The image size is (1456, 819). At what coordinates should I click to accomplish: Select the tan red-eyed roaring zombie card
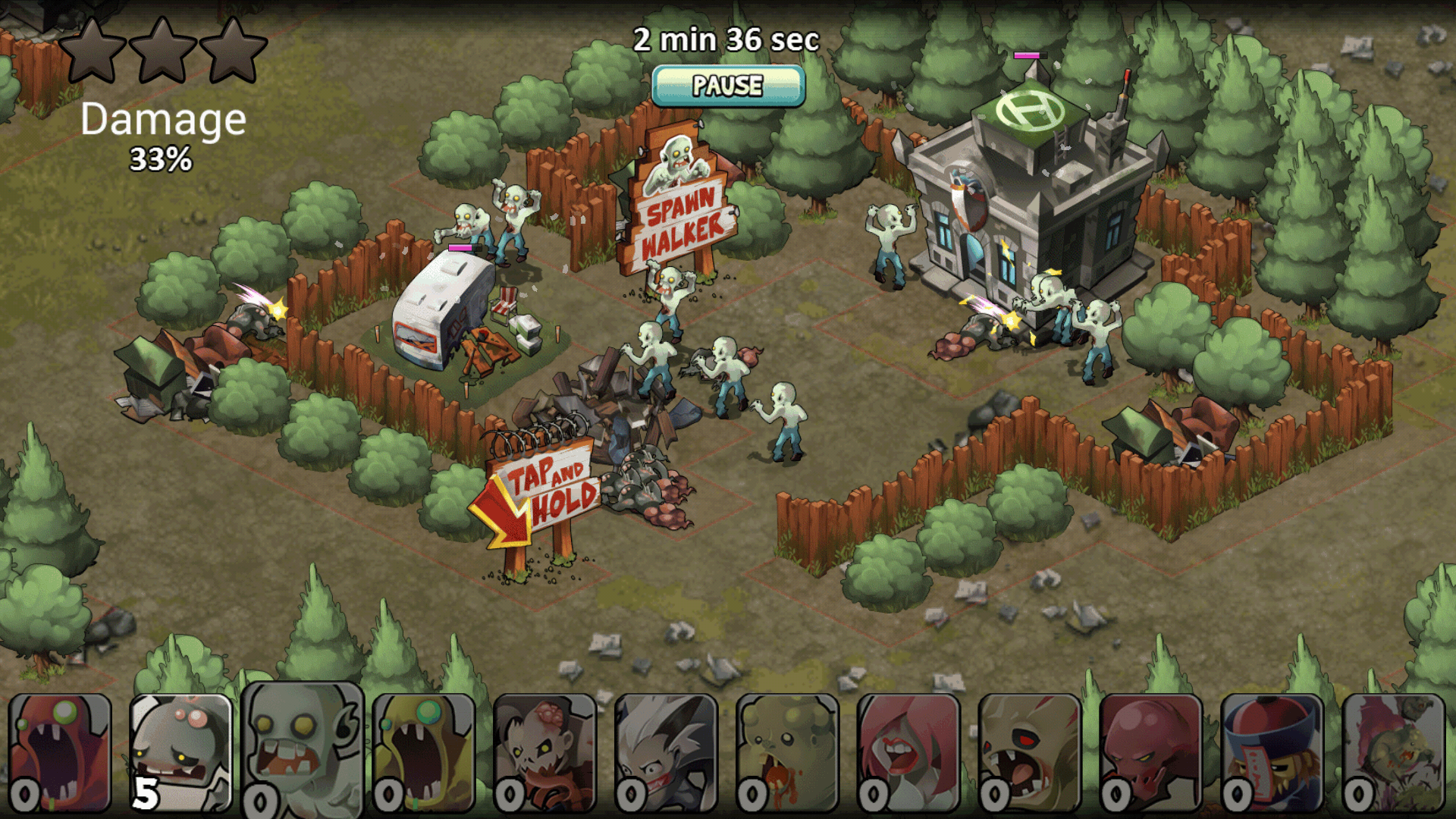pos(1031,752)
